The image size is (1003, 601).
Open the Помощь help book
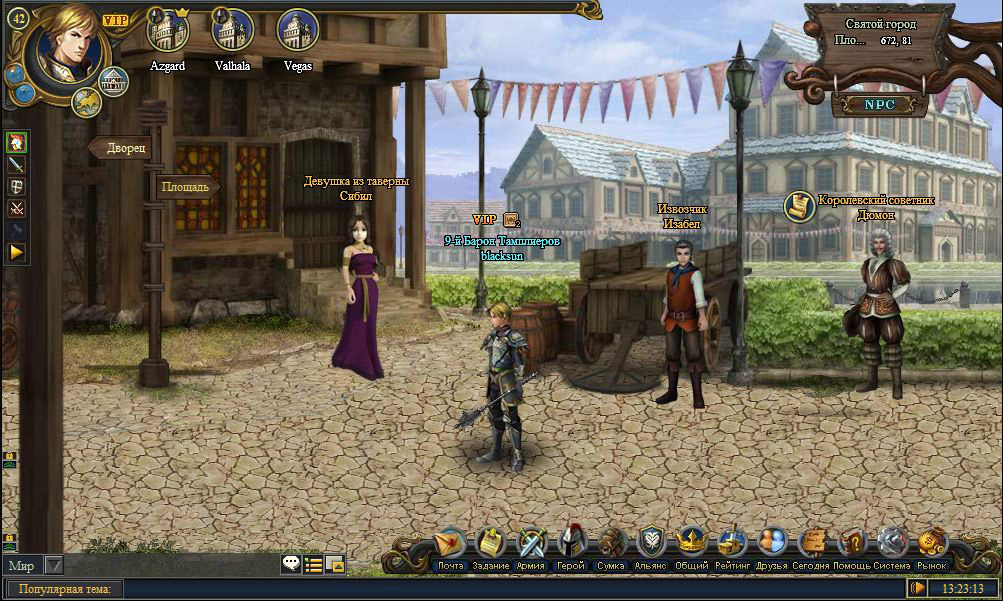click(x=851, y=544)
